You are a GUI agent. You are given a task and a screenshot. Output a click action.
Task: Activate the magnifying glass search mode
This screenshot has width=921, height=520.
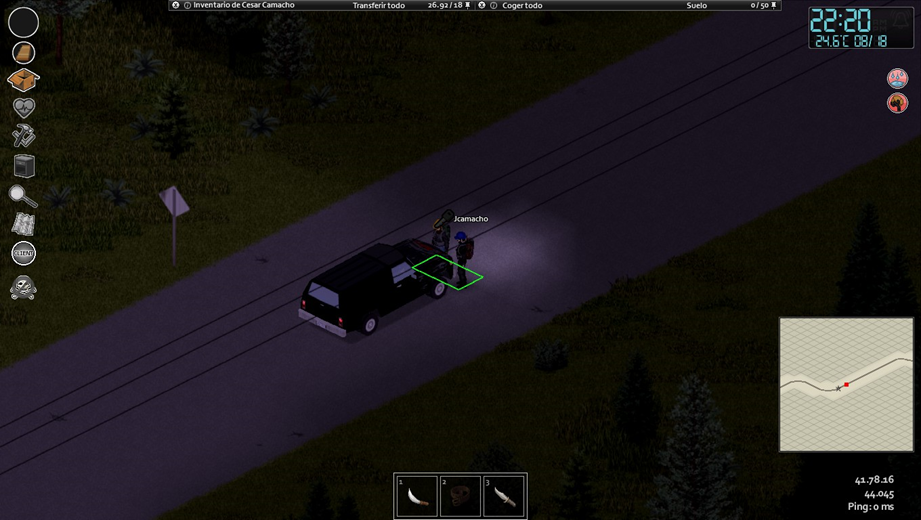click(23, 196)
